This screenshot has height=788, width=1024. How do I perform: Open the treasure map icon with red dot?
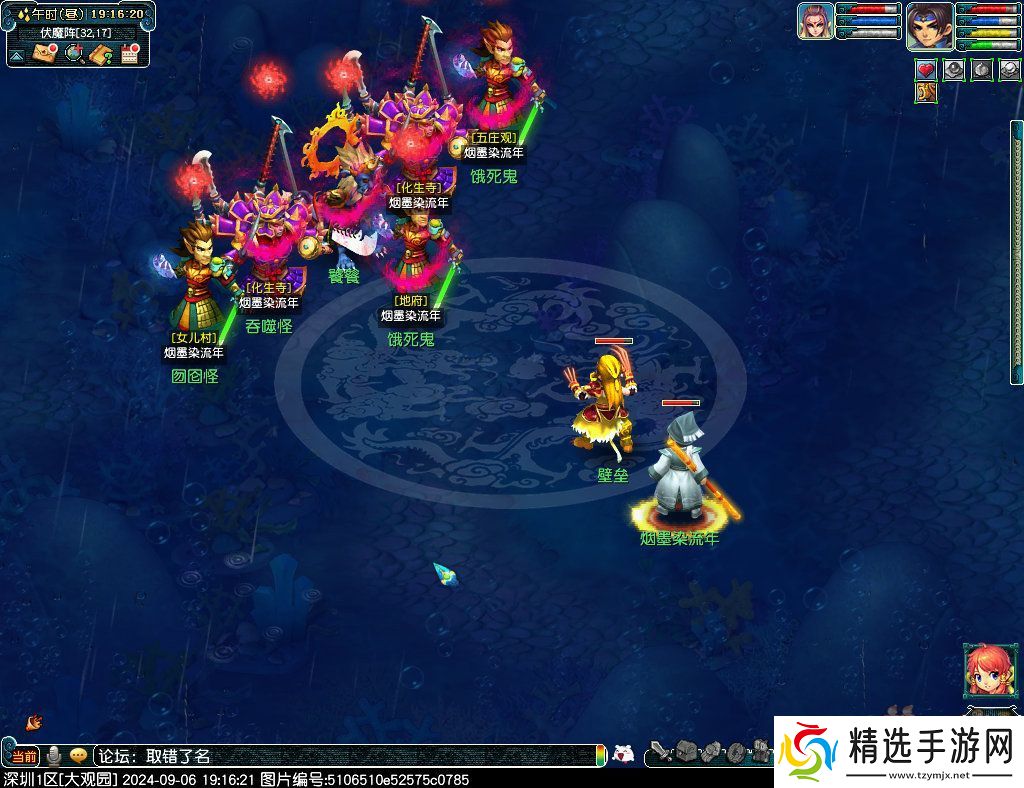click(45, 54)
